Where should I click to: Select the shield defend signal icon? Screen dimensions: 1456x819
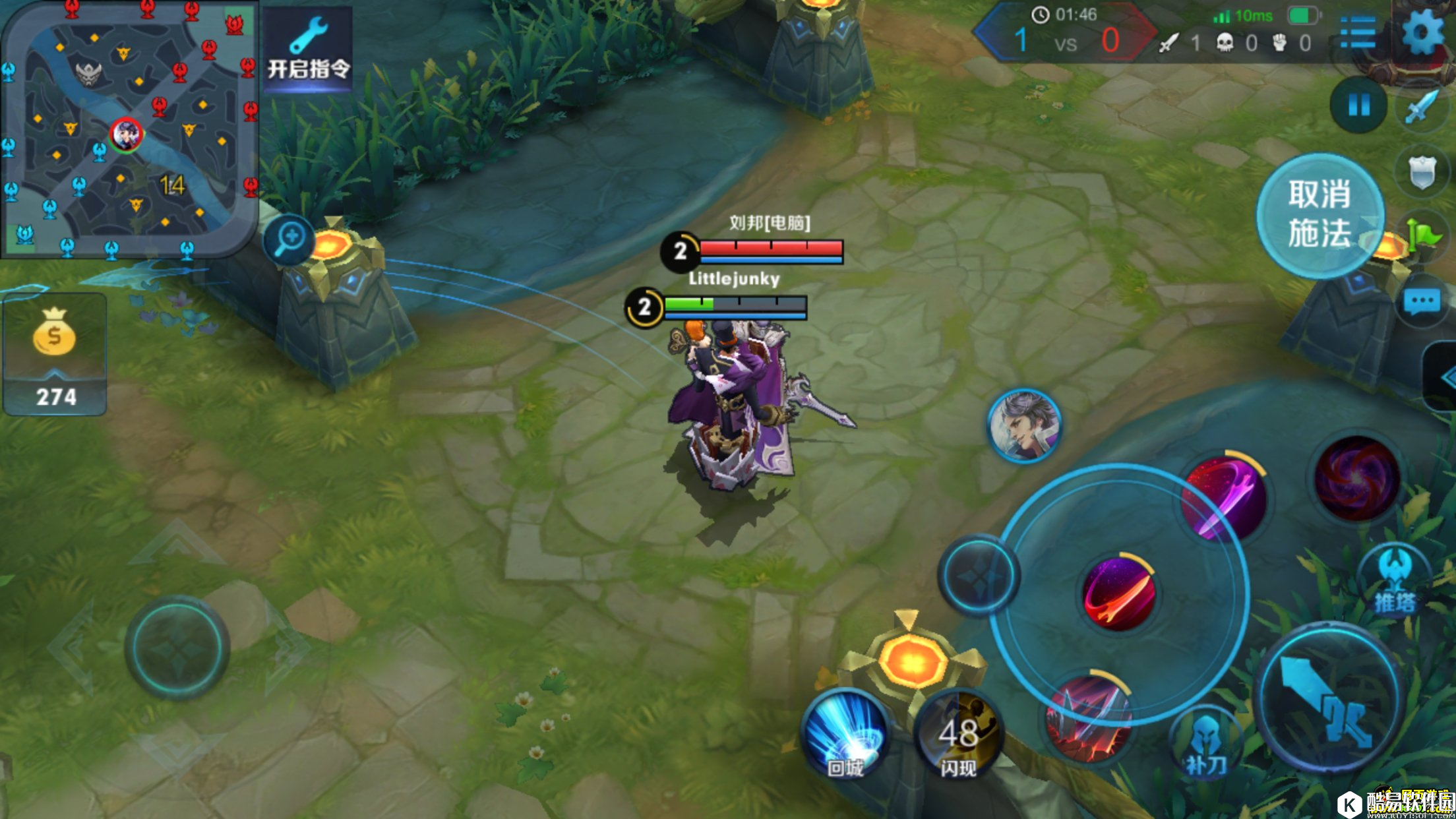[1422, 173]
